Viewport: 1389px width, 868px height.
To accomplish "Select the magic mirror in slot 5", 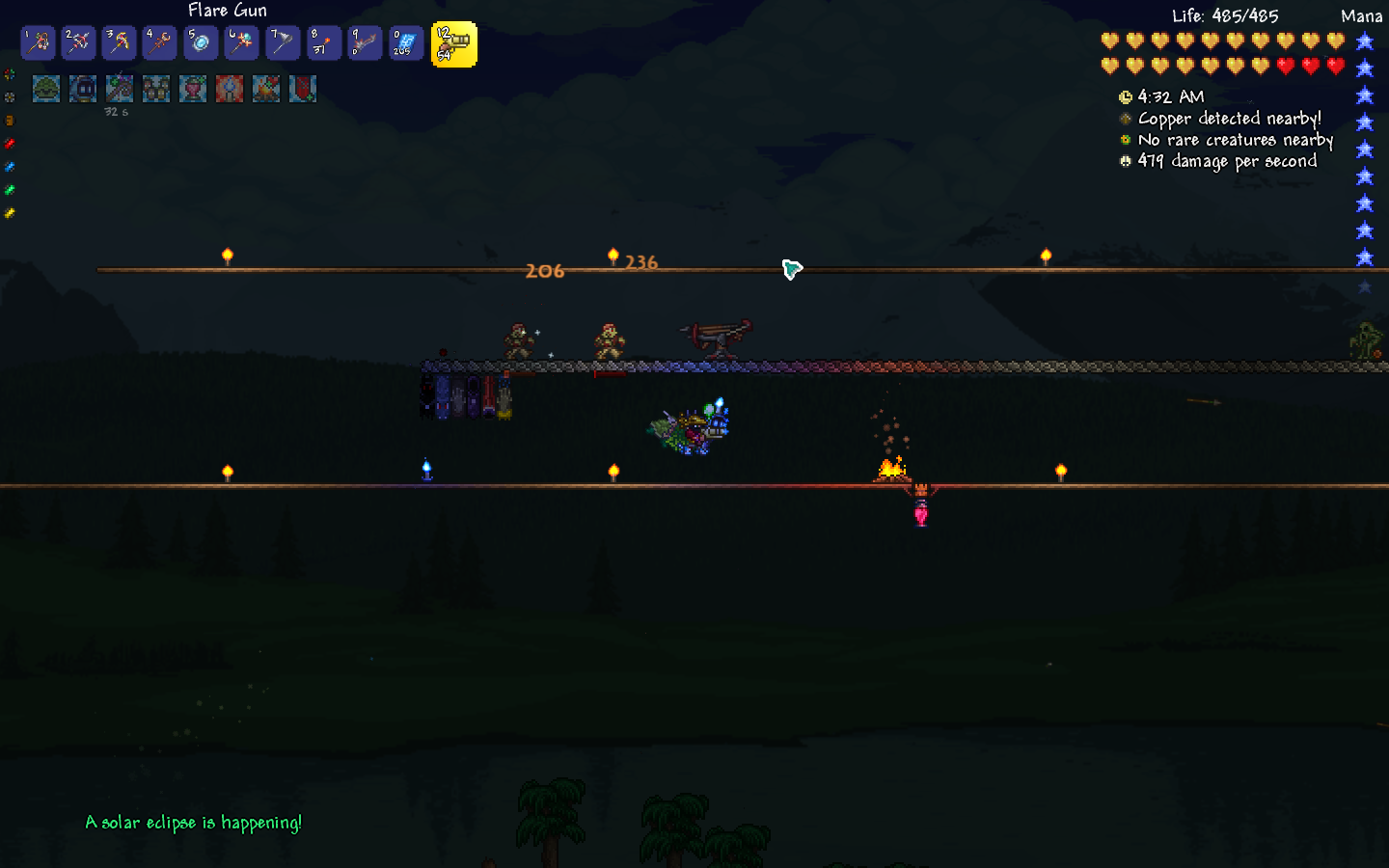I will [201, 42].
